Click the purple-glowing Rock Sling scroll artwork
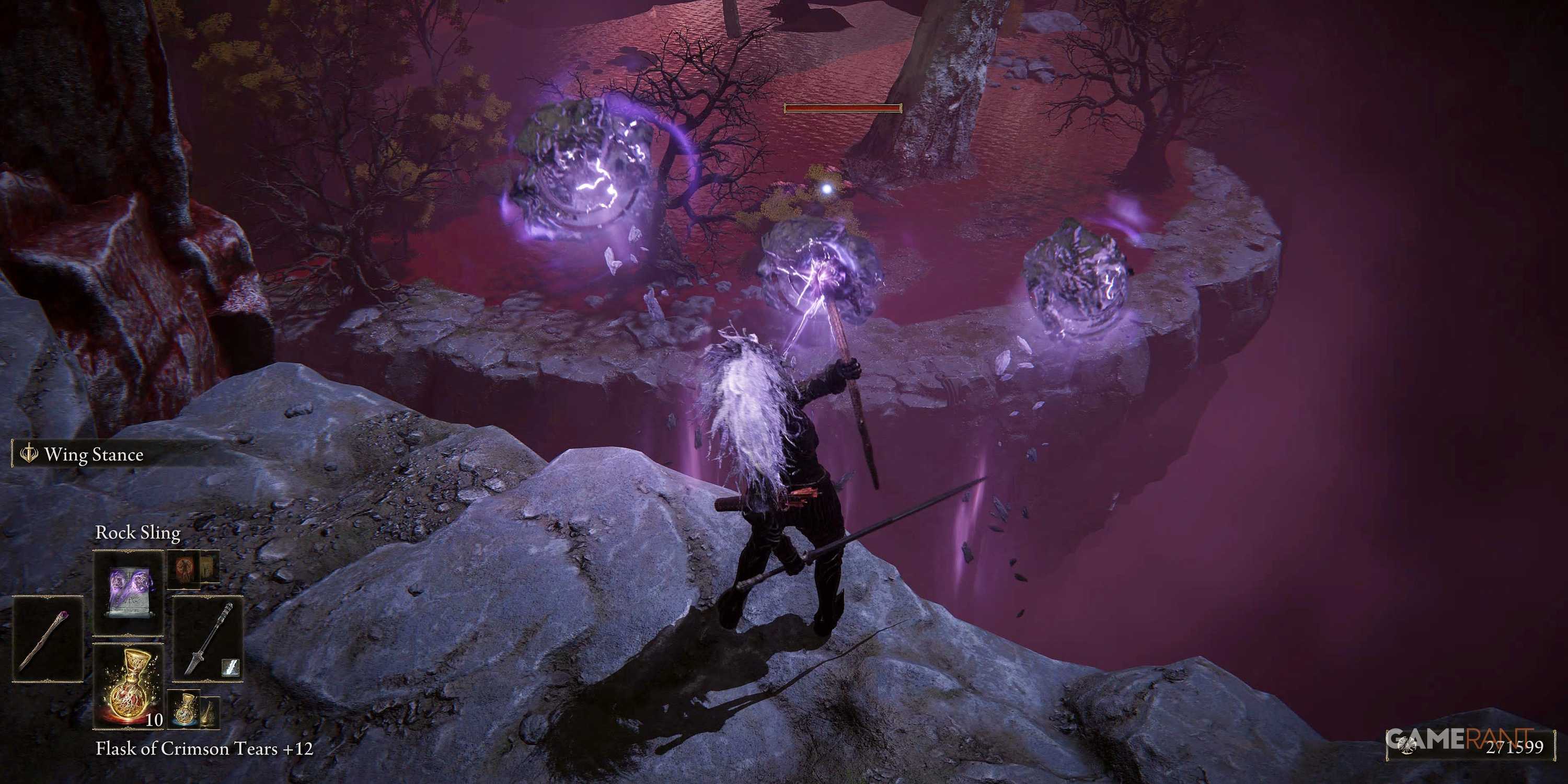Image resolution: width=1568 pixels, height=784 pixels. pyautogui.click(x=129, y=591)
